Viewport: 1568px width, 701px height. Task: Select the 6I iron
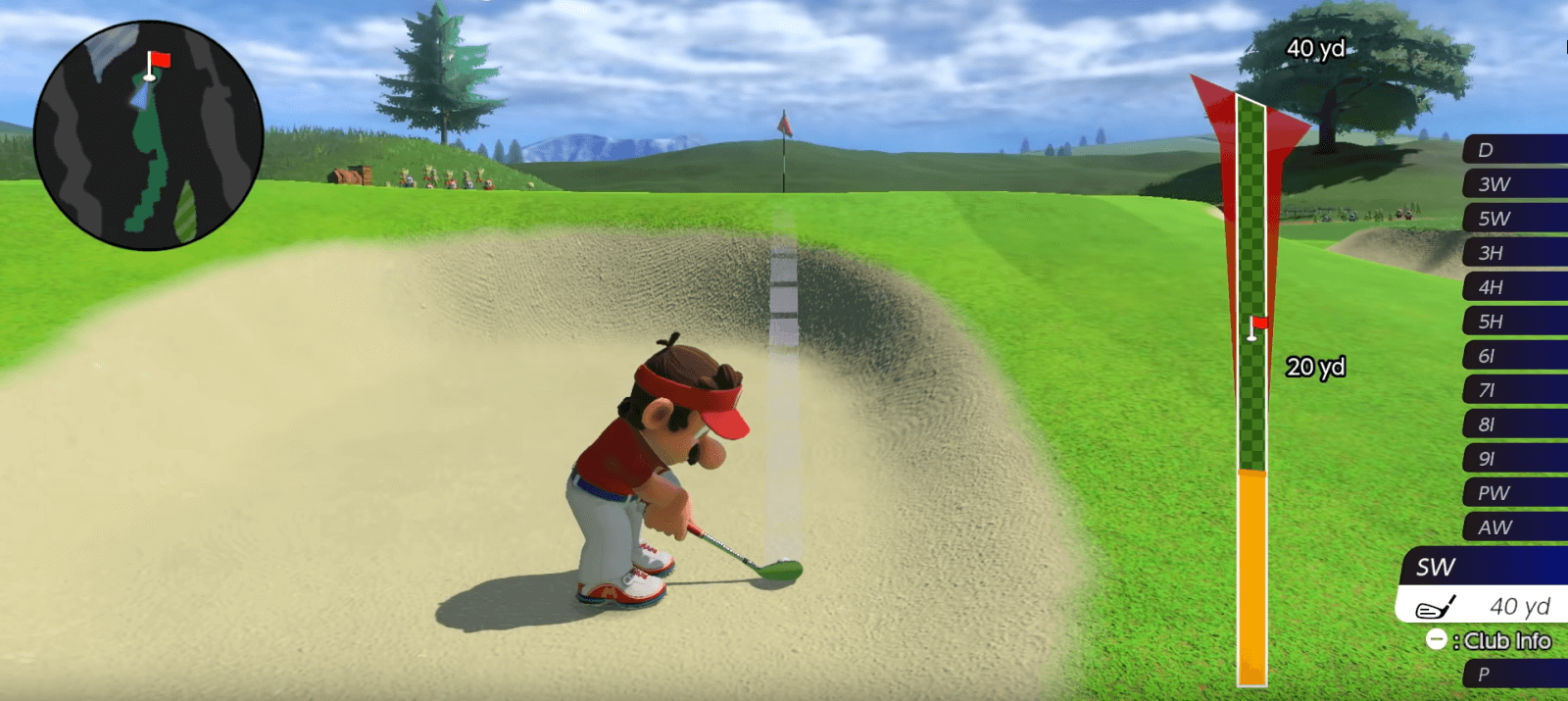coord(1514,356)
